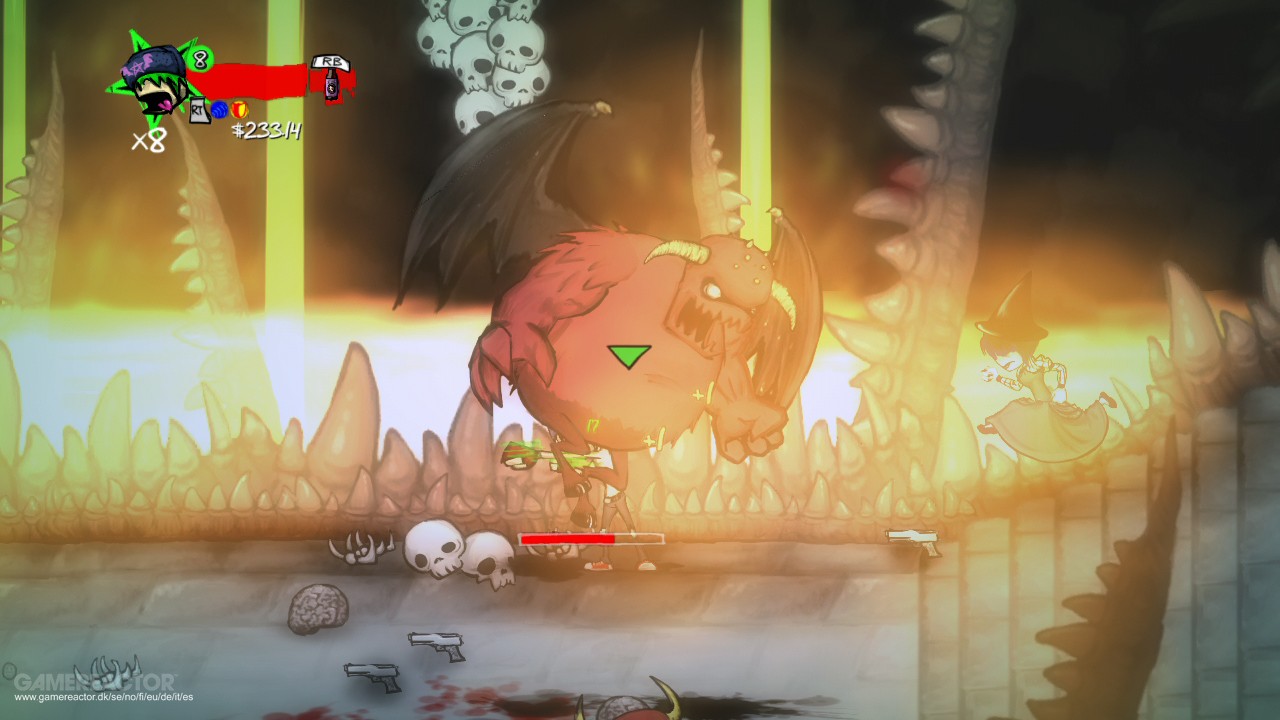Click the RB item slot bottle icon
The width and height of the screenshot is (1280, 720).
tap(332, 86)
